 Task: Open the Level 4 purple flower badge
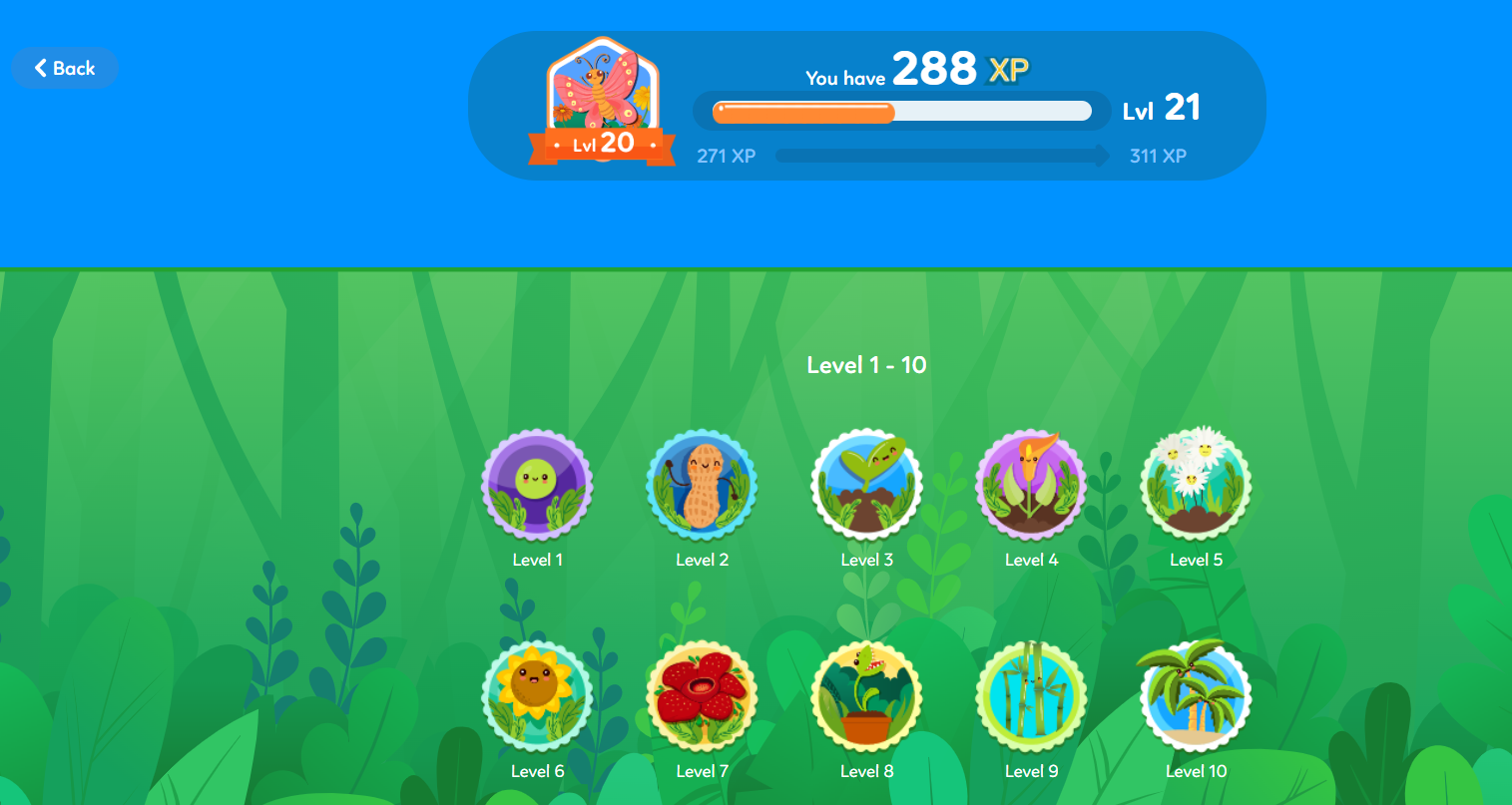(x=1031, y=486)
